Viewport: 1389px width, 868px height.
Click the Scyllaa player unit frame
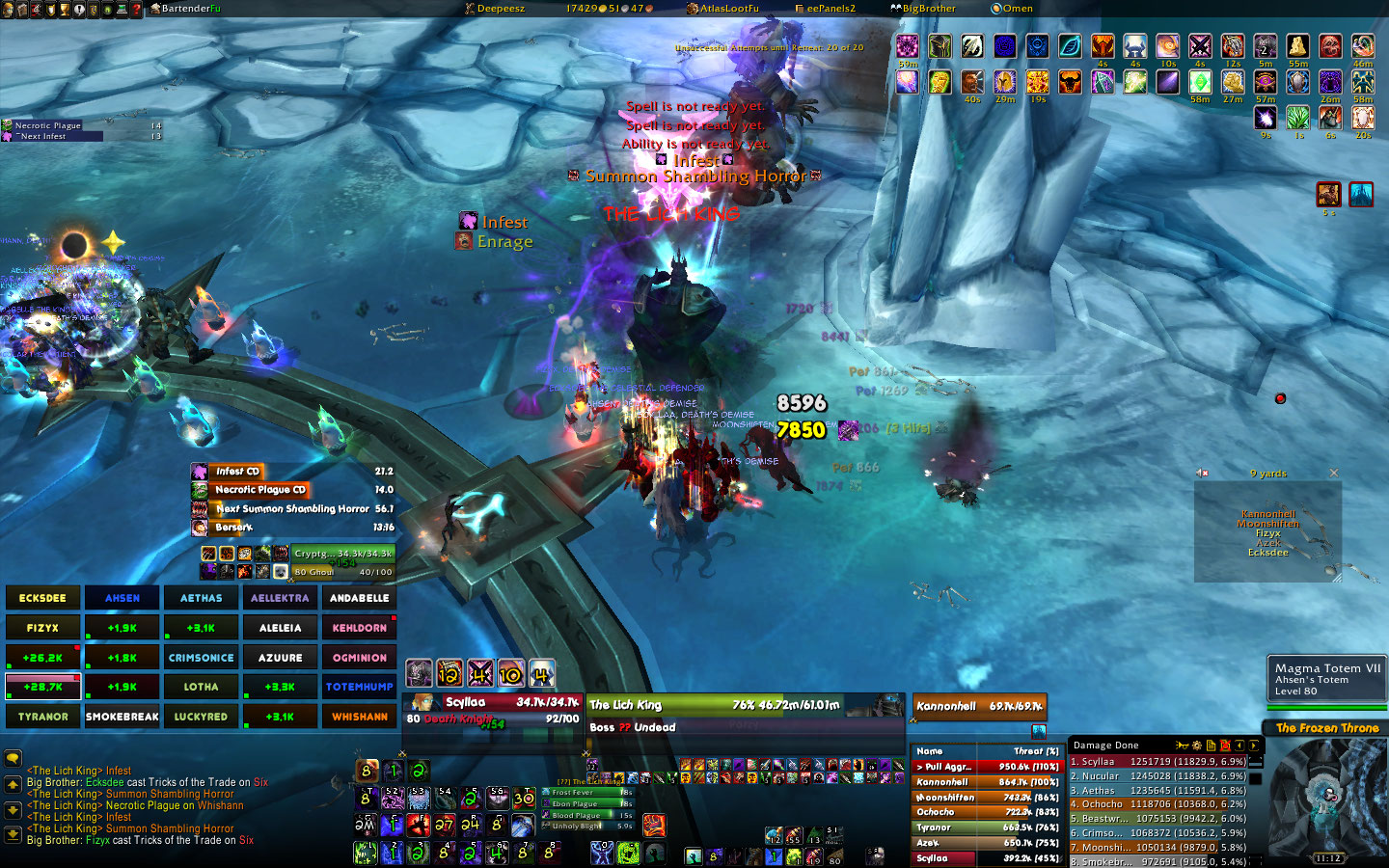pyautogui.click(x=494, y=710)
